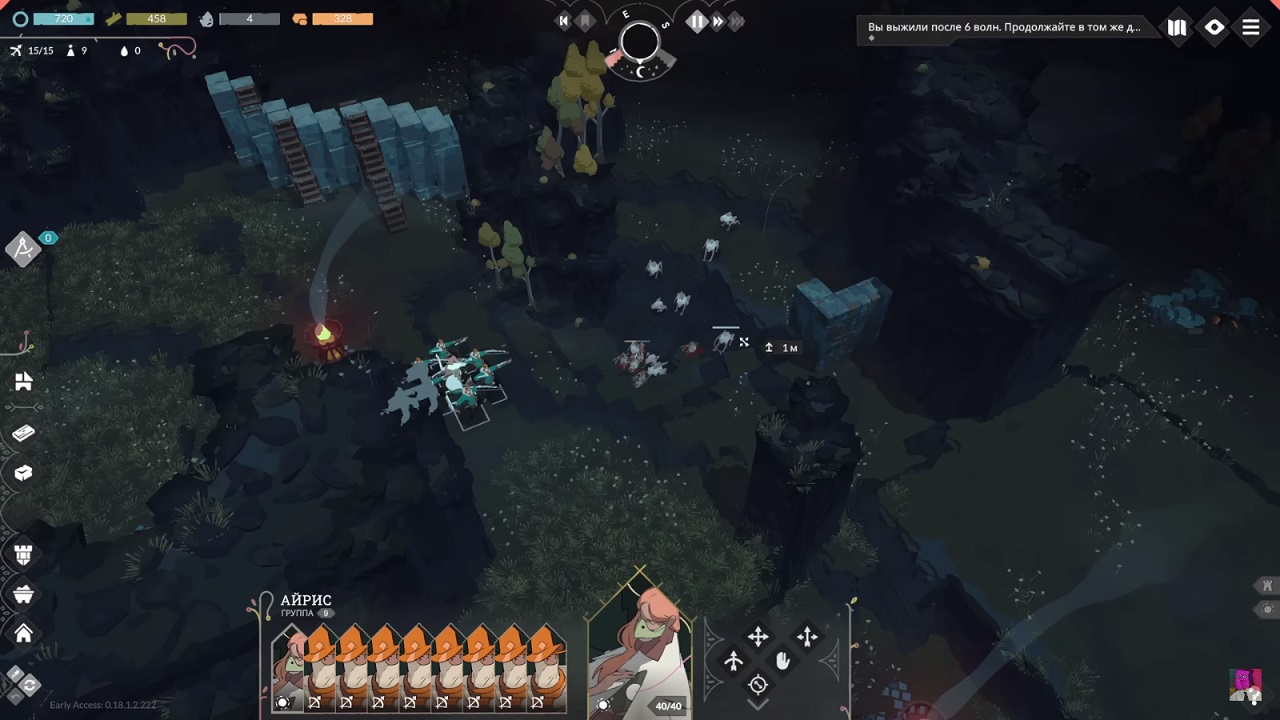Activate the hand hold-position command
1280x720 pixels.
(x=783, y=661)
